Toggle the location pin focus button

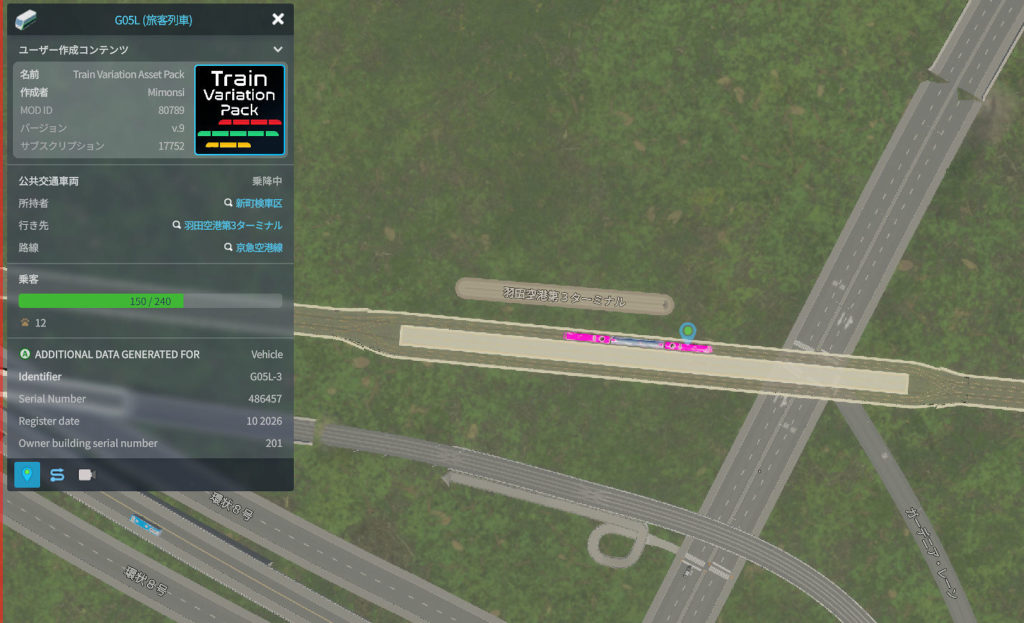[28, 474]
